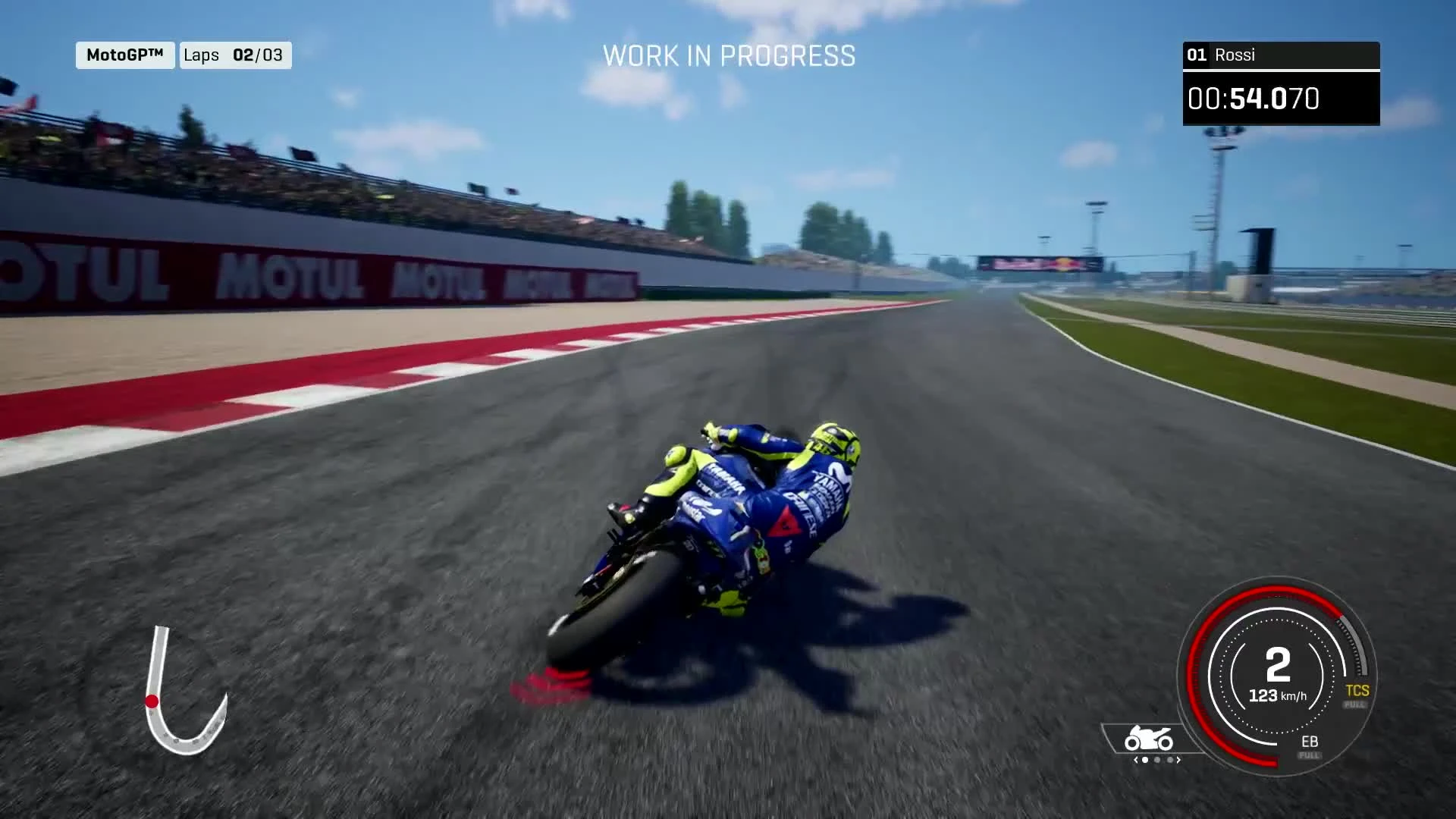Click the left arrow beside the page dots
The height and width of the screenshot is (819, 1456).
[x=1135, y=760]
